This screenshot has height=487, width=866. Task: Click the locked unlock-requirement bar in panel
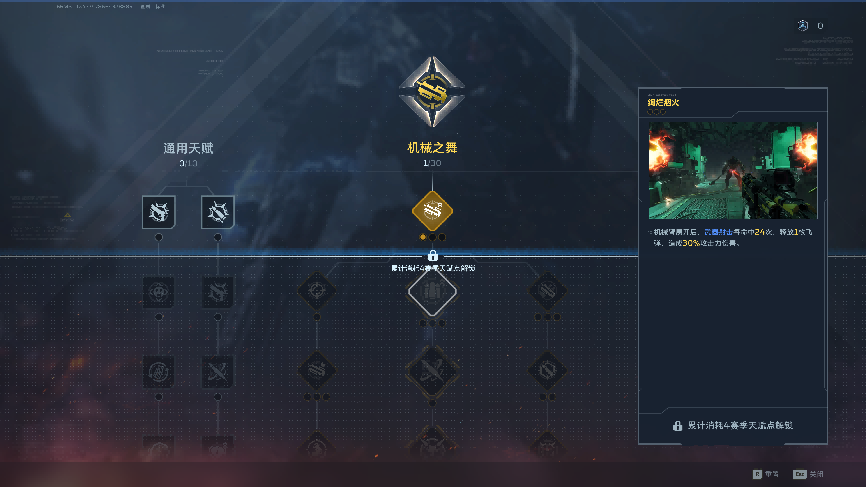tap(732, 425)
